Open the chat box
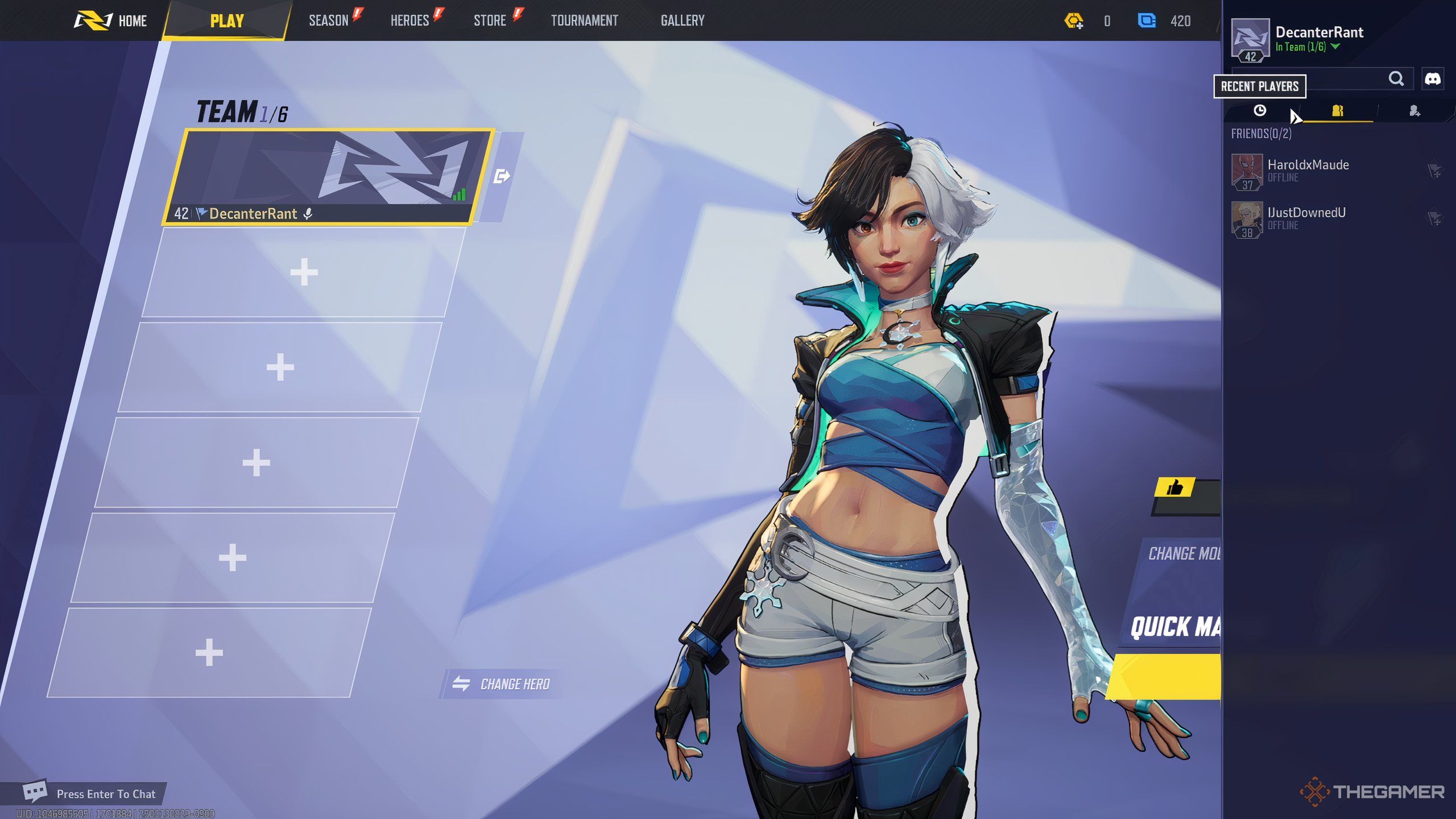 (x=91, y=793)
